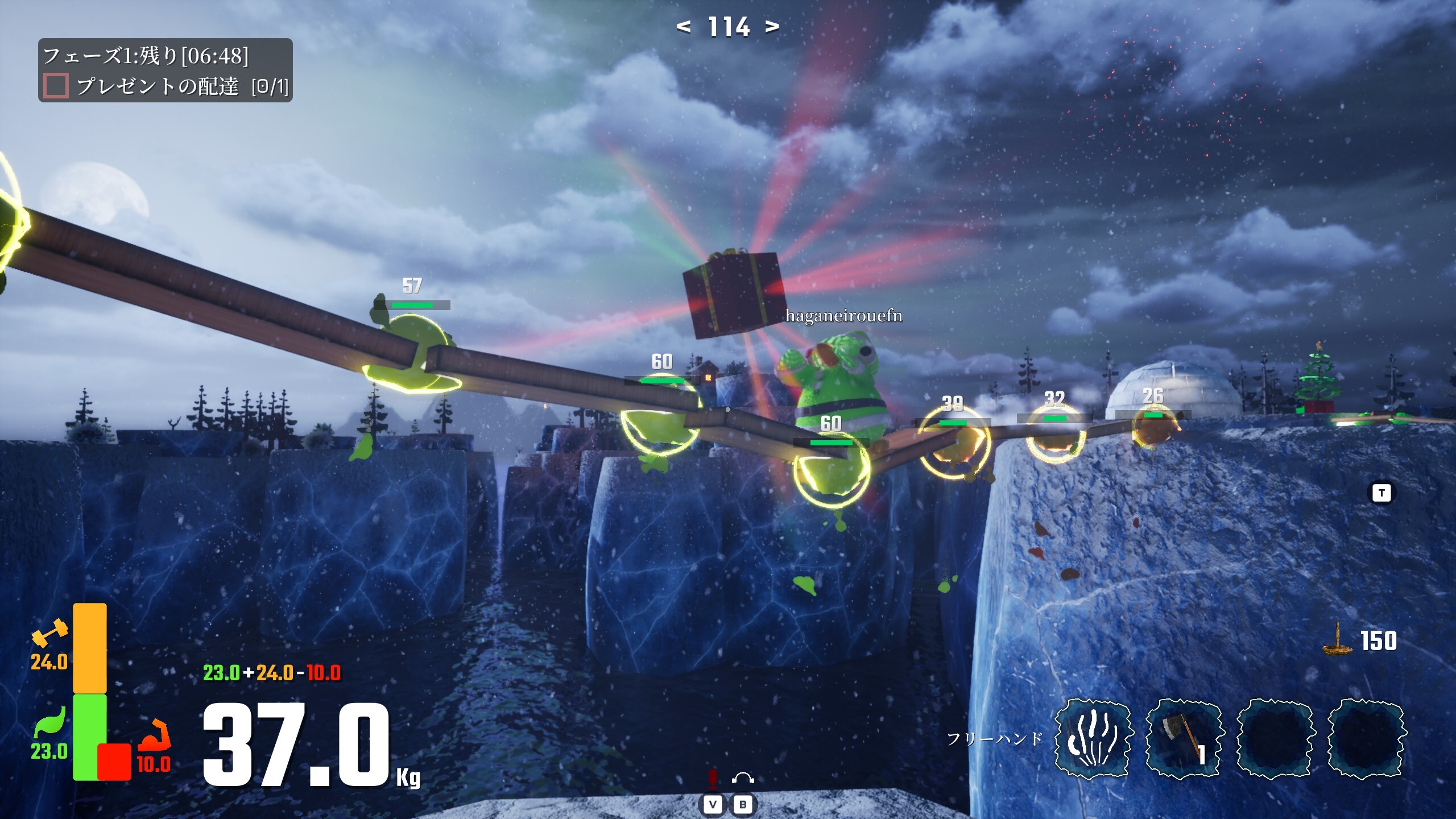Click the left arrow beside 114
Viewport: 1456px width, 819px height.
(683, 26)
